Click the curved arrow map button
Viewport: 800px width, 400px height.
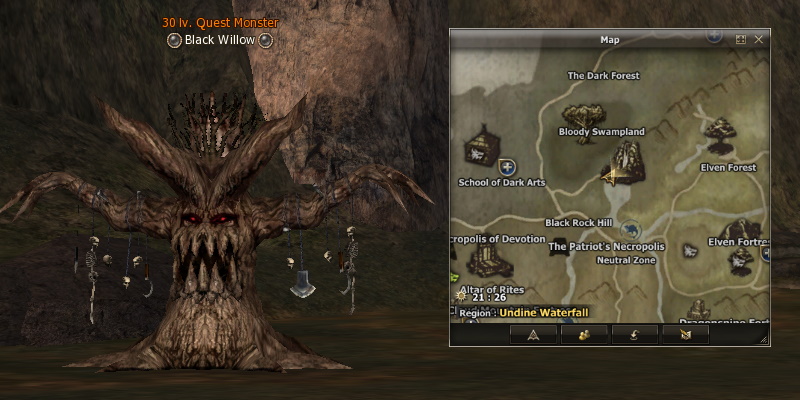(x=634, y=335)
